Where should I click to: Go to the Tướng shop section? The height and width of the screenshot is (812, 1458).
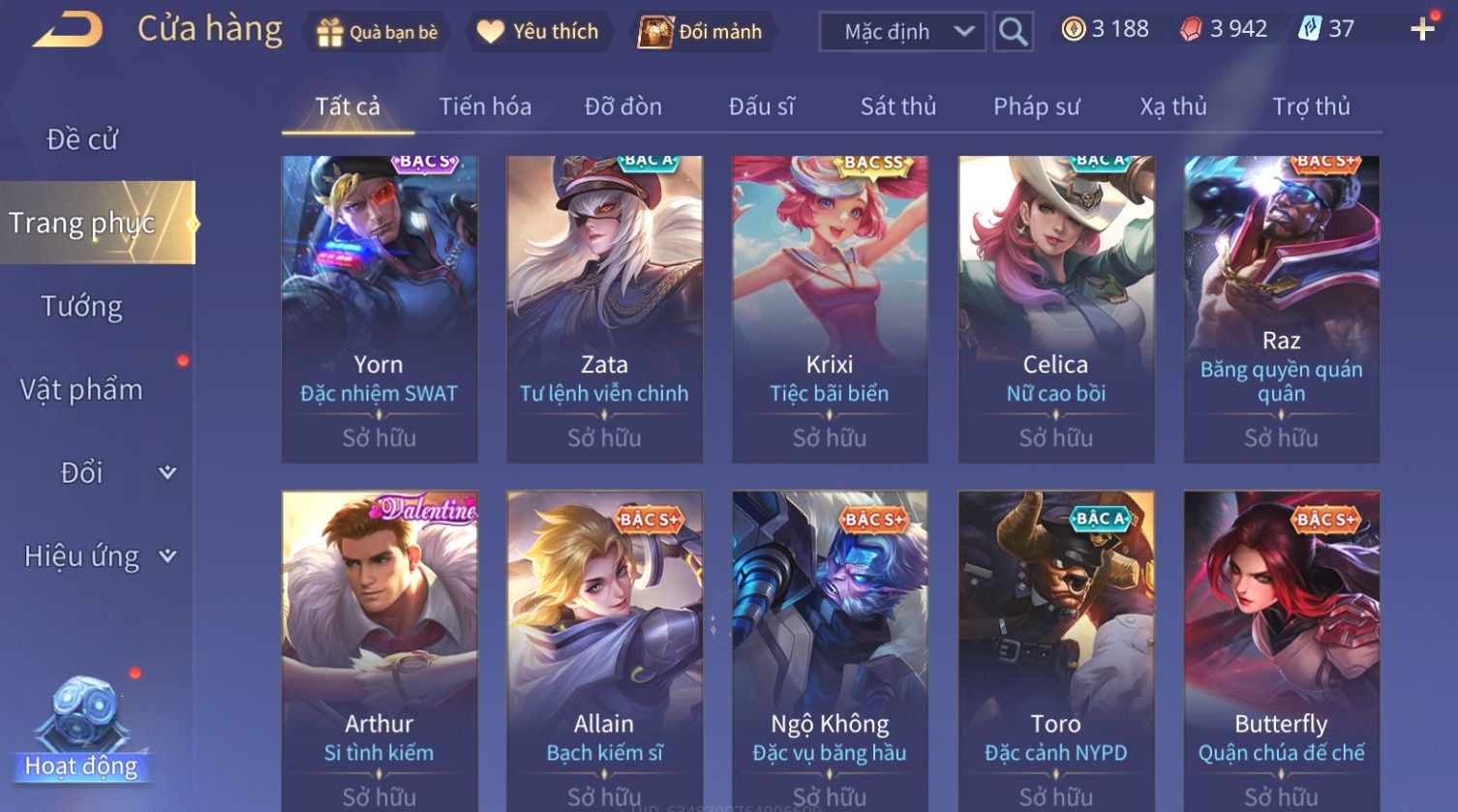pyautogui.click(x=82, y=307)
